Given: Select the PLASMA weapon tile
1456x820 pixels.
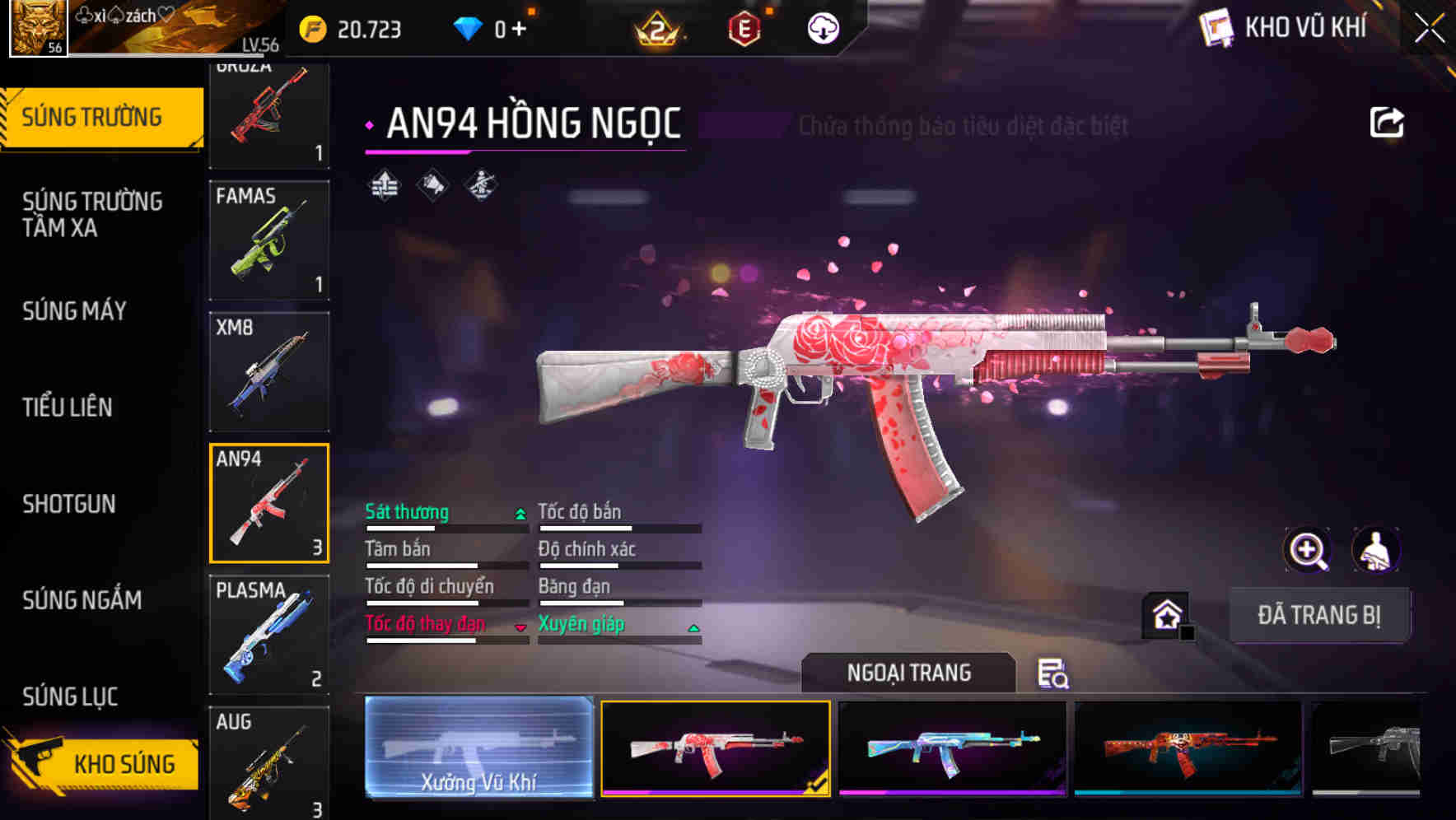Looking at the screenshot, I should pos(269,634).
